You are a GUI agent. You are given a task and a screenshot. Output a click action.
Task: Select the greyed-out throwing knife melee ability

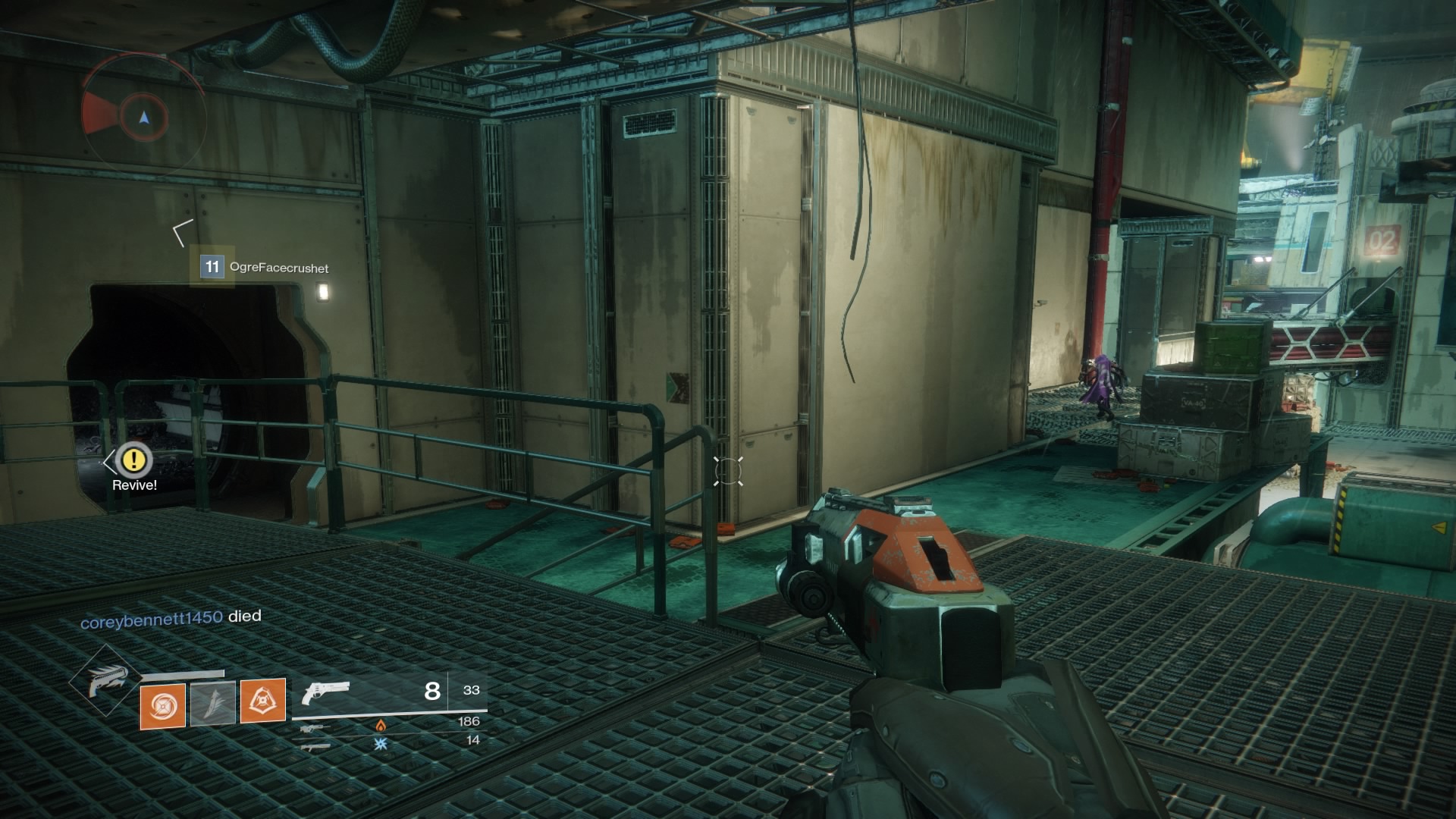click(x=212, y=703)
